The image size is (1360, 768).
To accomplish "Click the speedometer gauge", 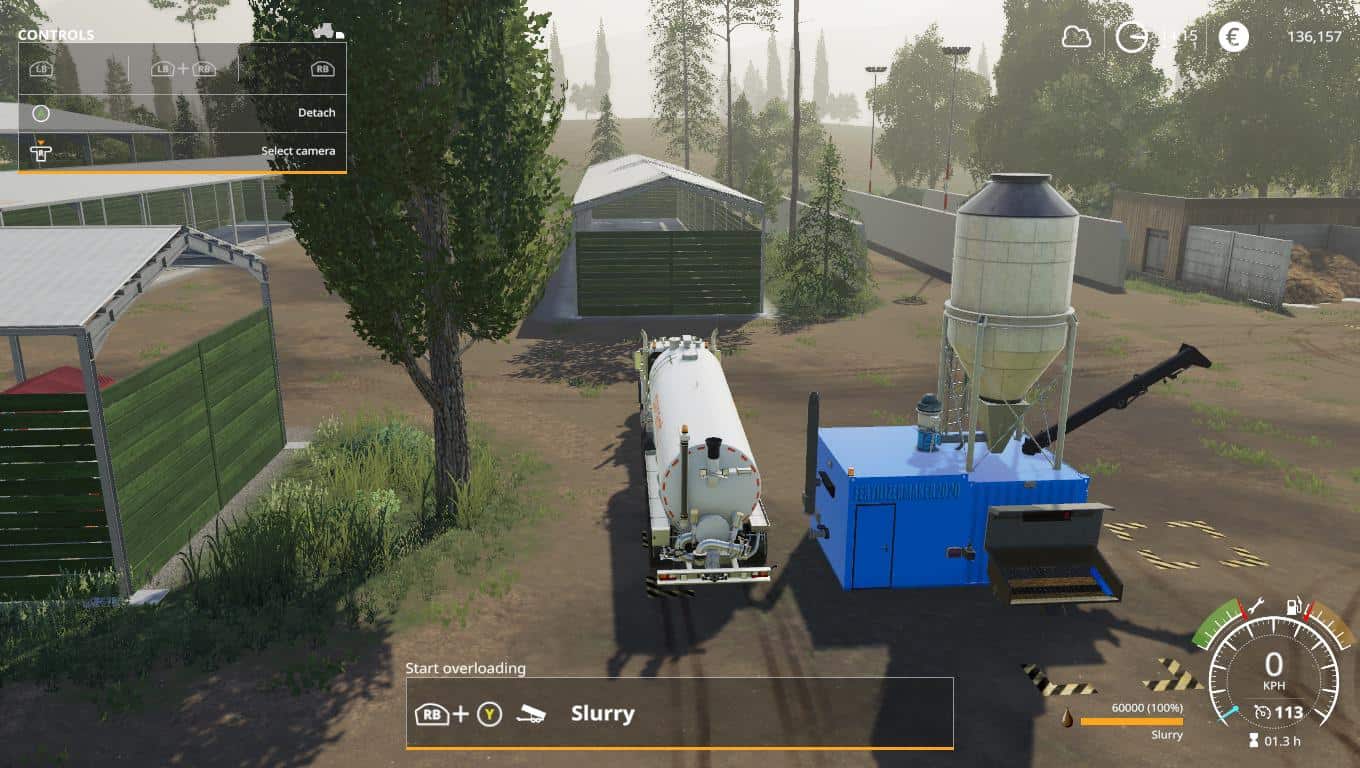I will coord(1273,672).
